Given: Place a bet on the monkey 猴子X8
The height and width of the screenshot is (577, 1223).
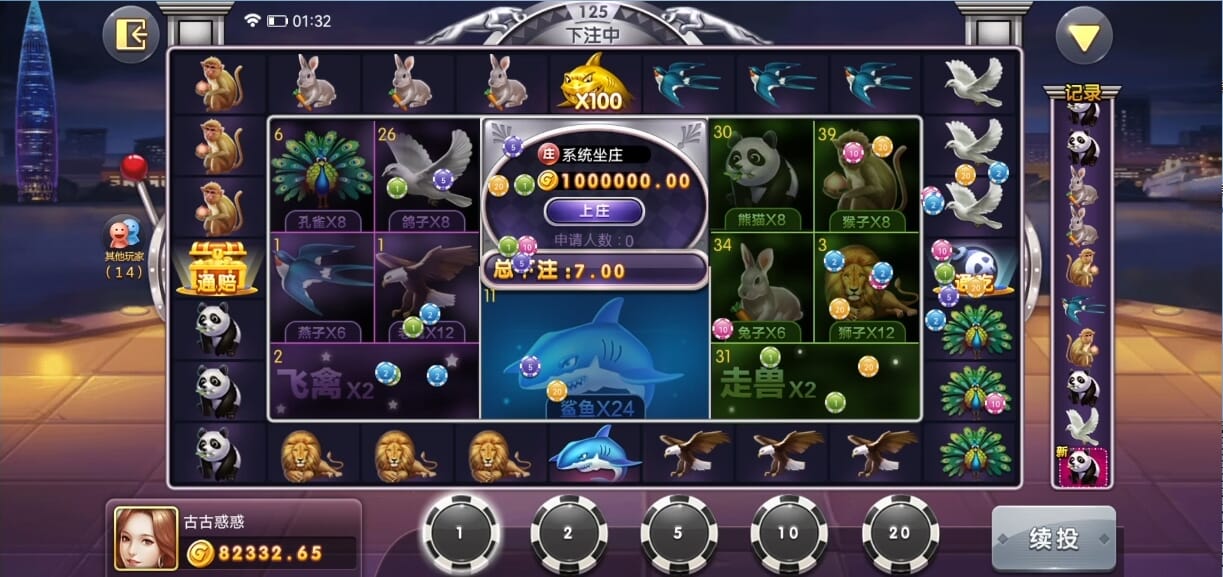Looking at the screenshot, I should point(866,173).
